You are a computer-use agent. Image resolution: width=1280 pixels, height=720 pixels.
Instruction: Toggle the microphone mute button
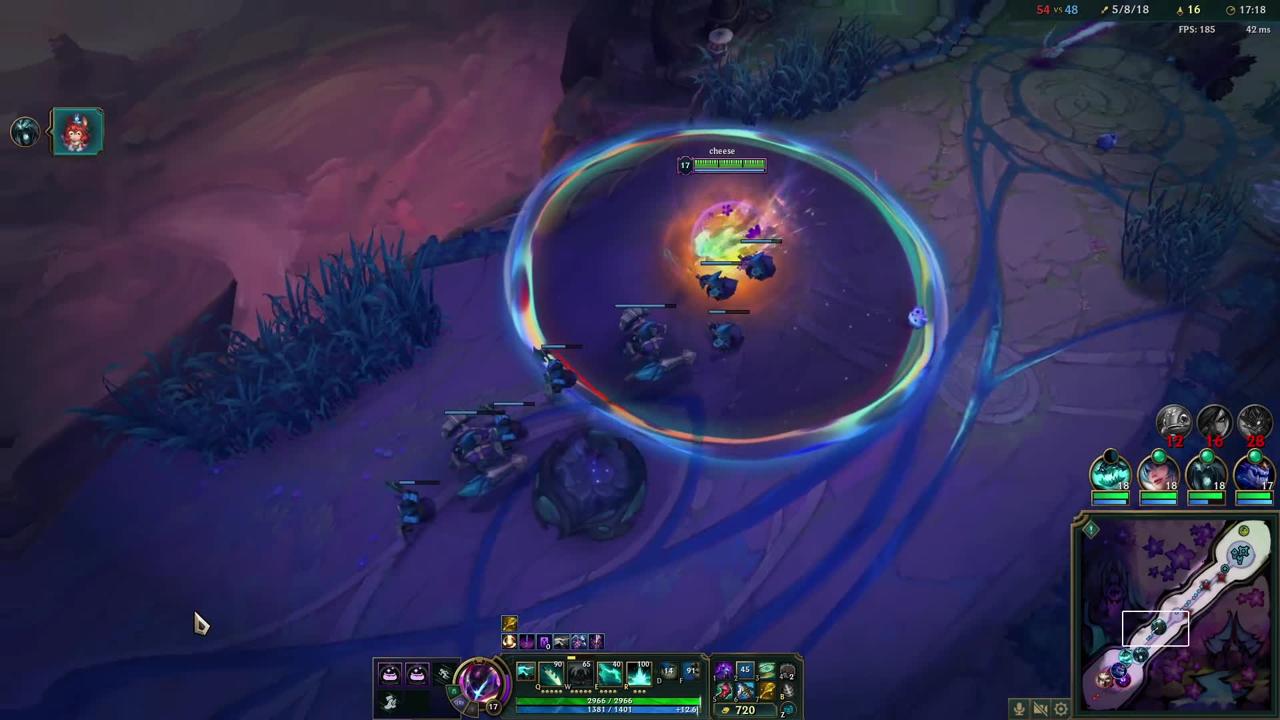pyautogui.click(x=1019, y=709)
